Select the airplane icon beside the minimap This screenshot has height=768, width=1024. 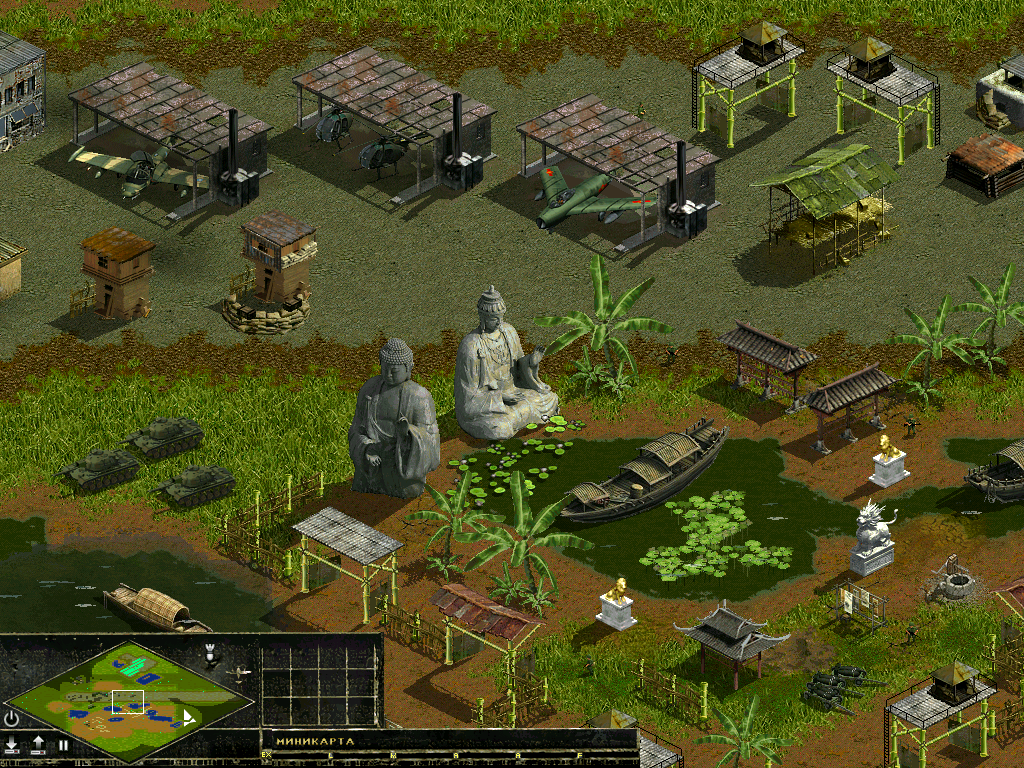[239, 675]
